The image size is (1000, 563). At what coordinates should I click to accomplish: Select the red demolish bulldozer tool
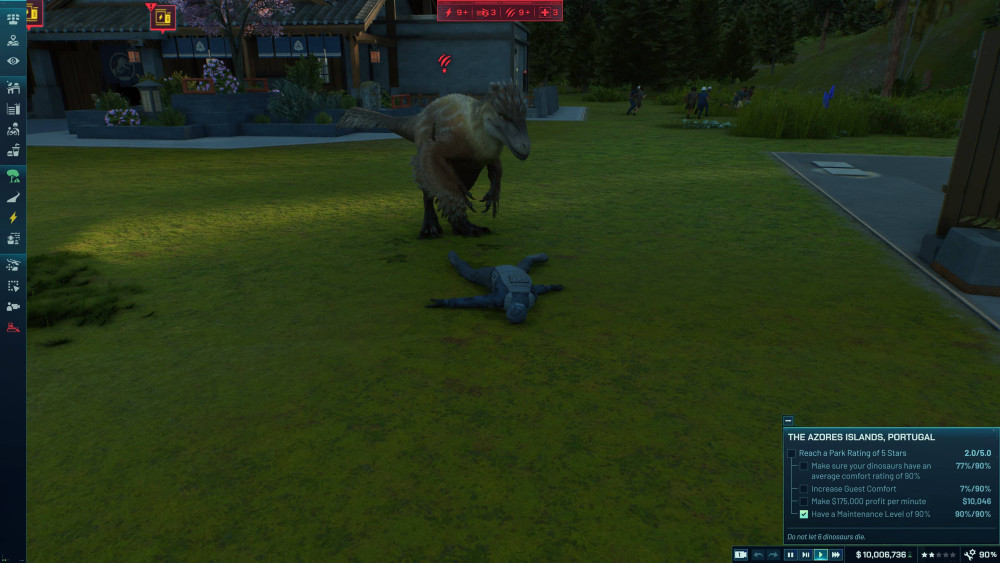point(13,327)
